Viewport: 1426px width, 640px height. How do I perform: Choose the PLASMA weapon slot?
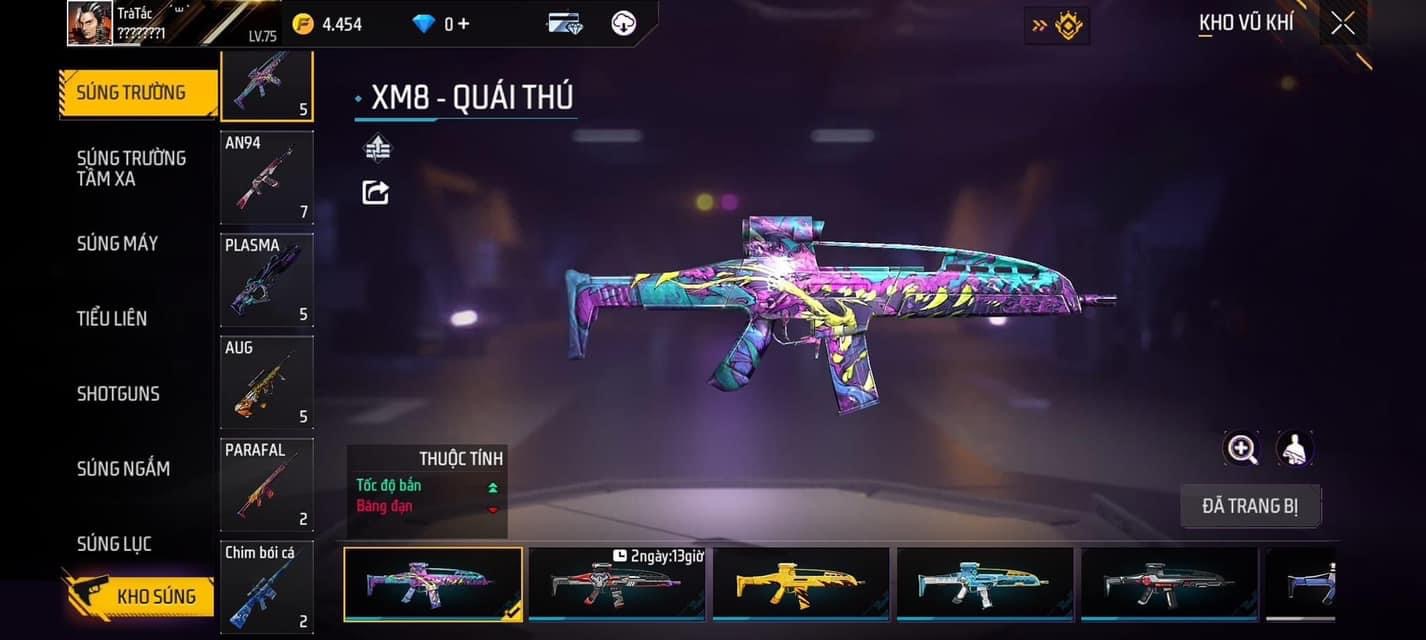[266, 281]
